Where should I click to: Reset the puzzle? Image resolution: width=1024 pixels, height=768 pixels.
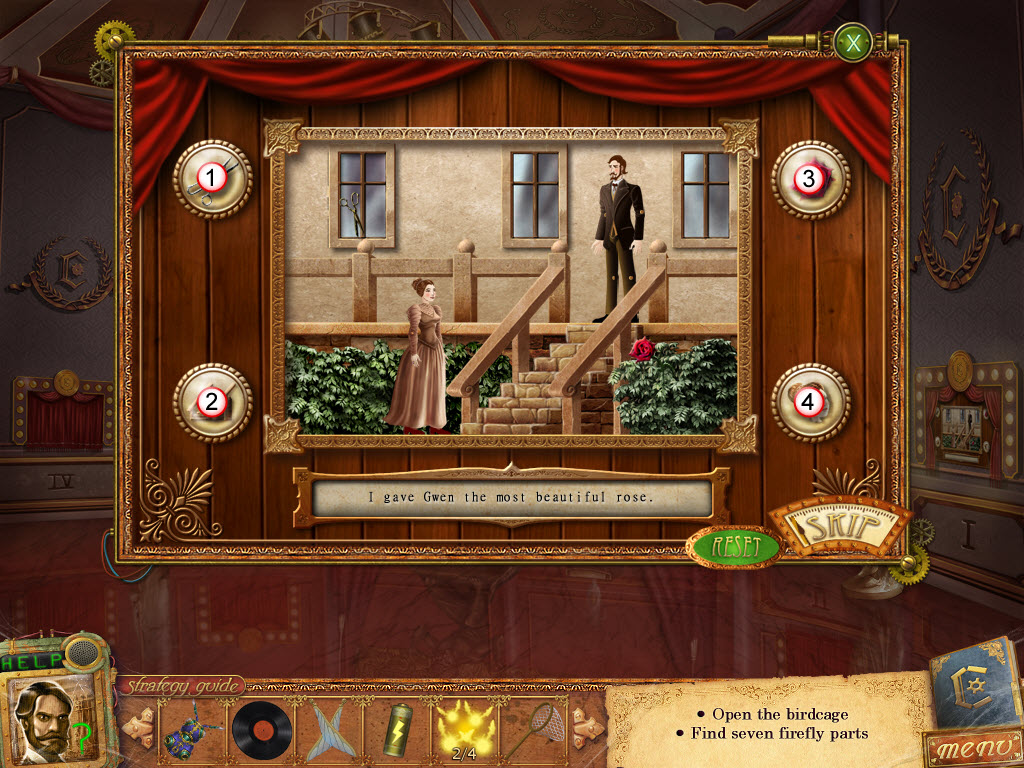coord(732,547)
